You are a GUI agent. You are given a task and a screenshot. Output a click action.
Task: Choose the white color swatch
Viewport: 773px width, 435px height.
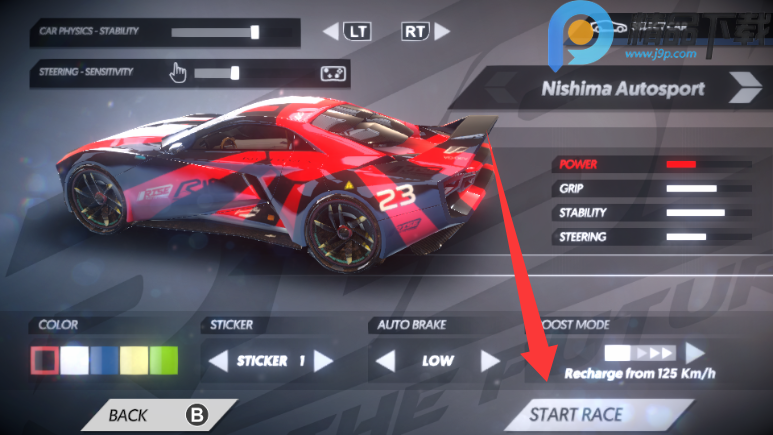[74, 360]
